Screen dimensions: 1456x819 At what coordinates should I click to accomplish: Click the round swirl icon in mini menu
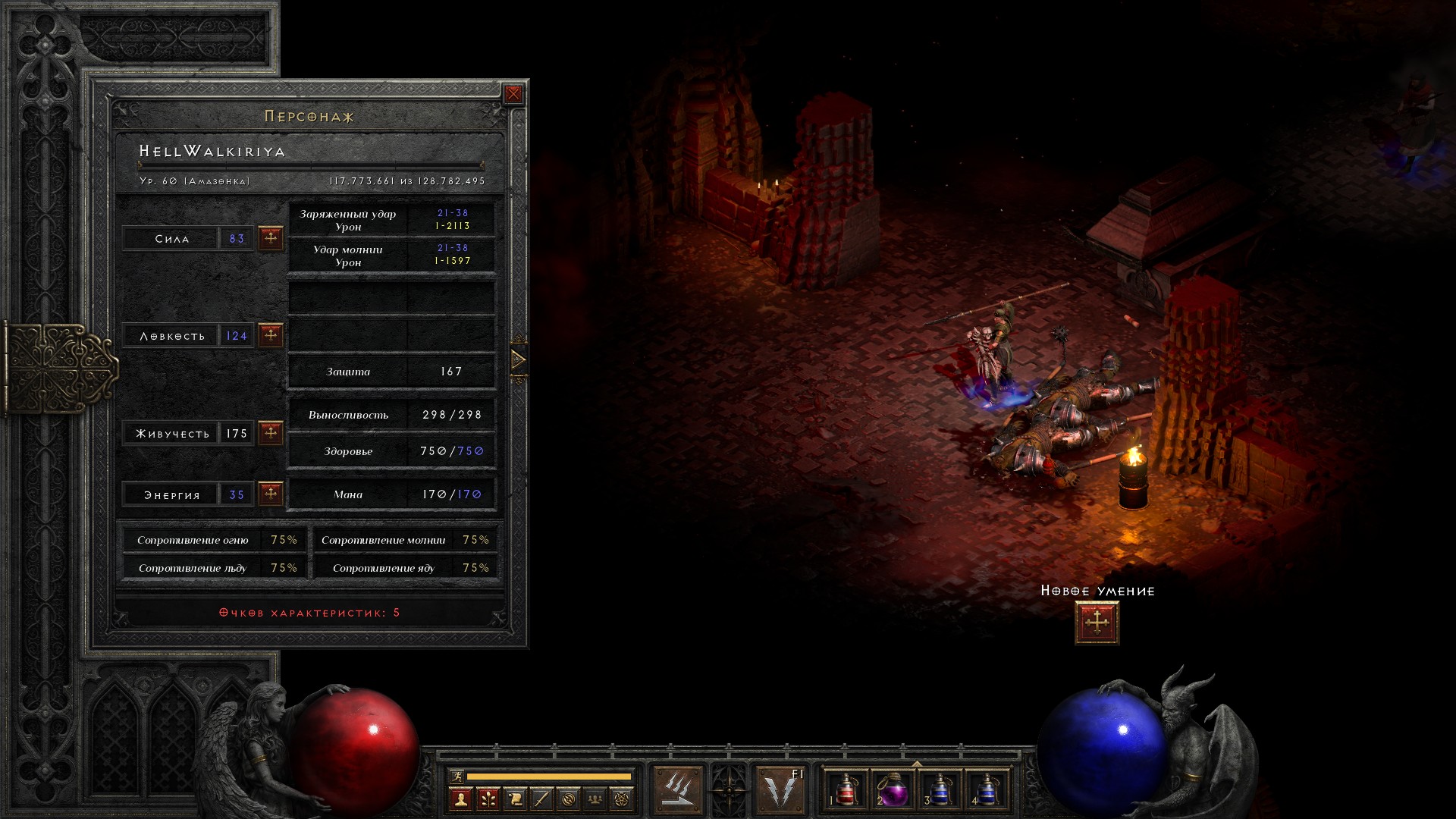pos(569,799)
